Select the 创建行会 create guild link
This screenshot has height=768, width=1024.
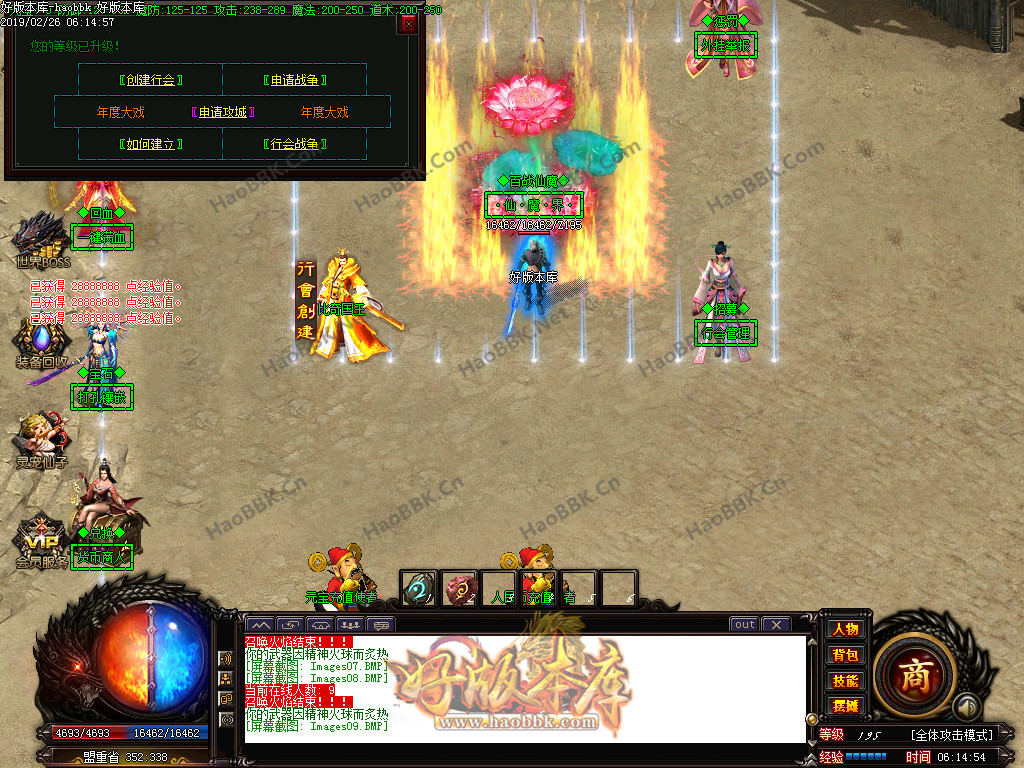coord(151,80)
